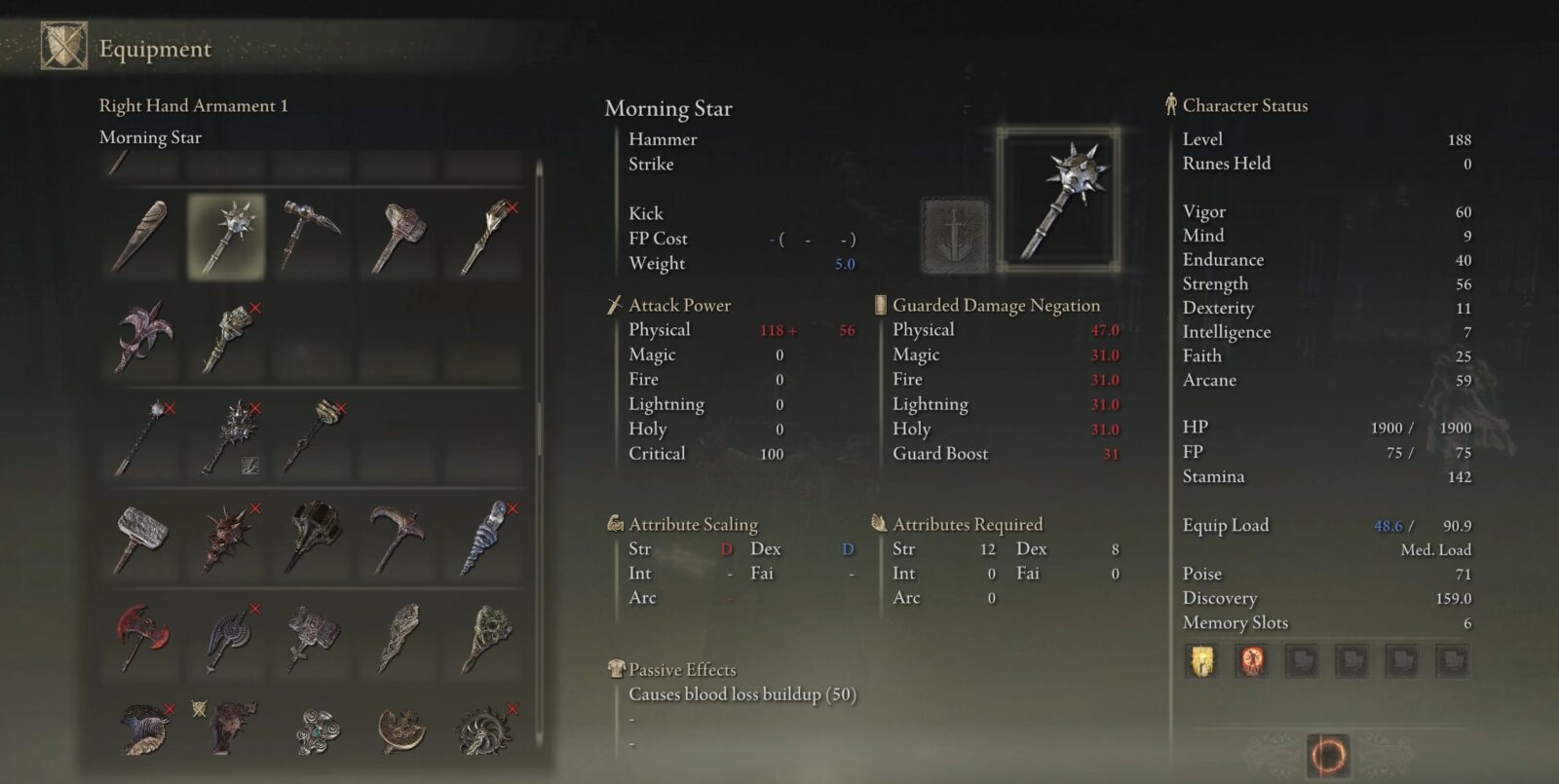Pick the spiked circular wheel weapon
This screenshot has width=1559, height=784.
[484, 729]
